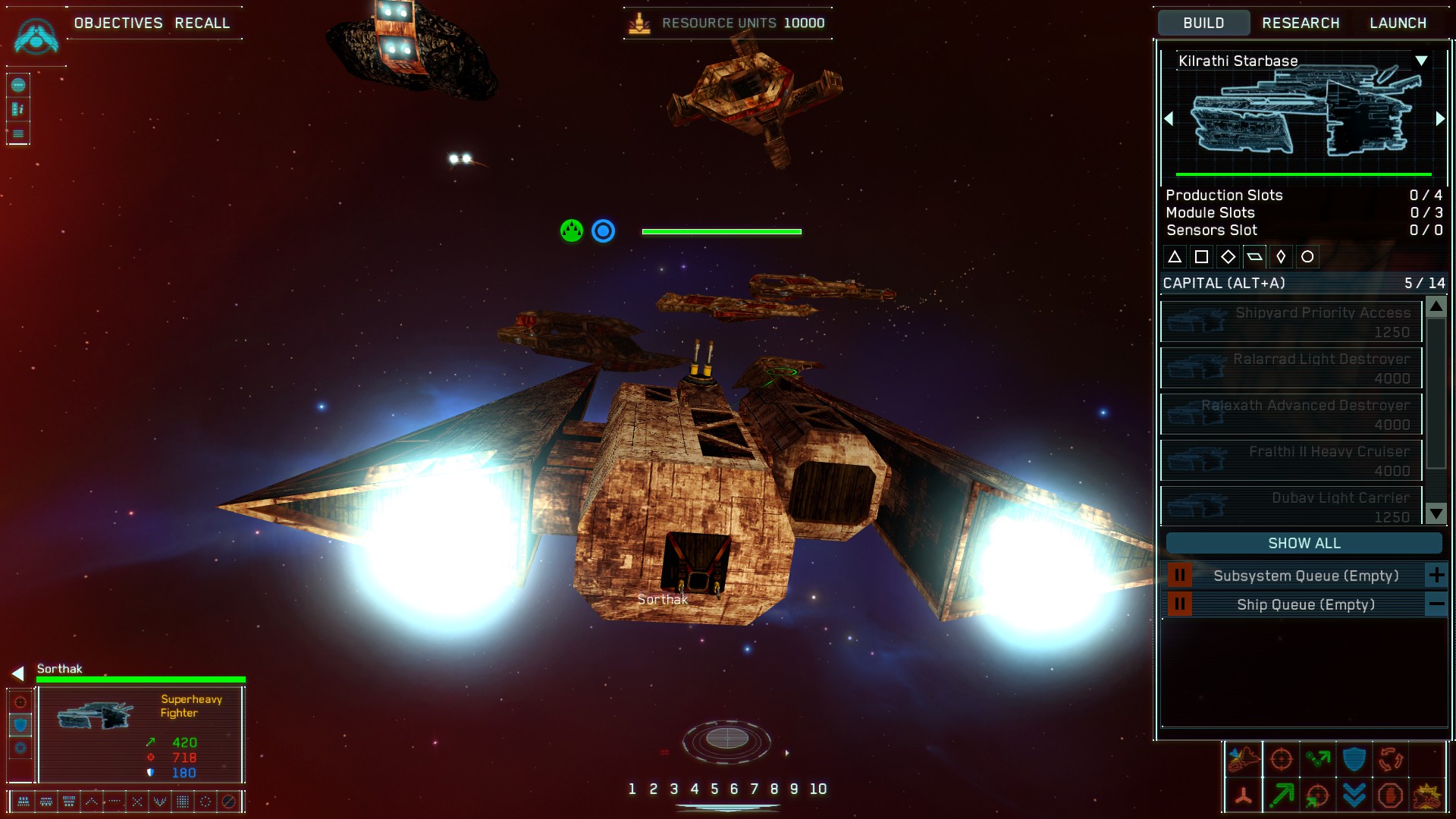Pause the Subsystem Queue
The width and height of the screenshot is (1456, 819).
pyautogui.click(x=1179, y=576)
